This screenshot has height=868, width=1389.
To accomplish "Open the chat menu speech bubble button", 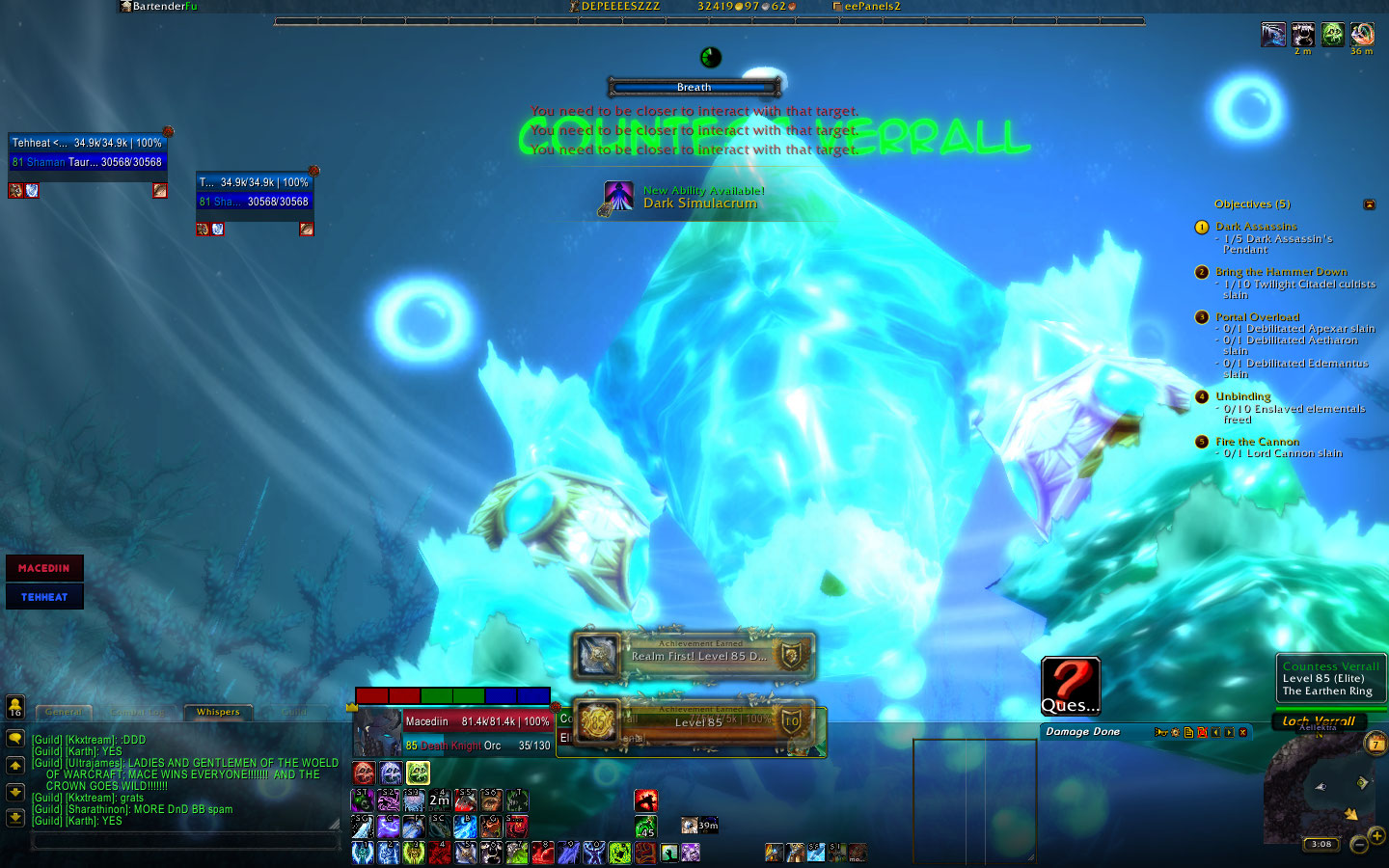I will click(x=15, y=739).
